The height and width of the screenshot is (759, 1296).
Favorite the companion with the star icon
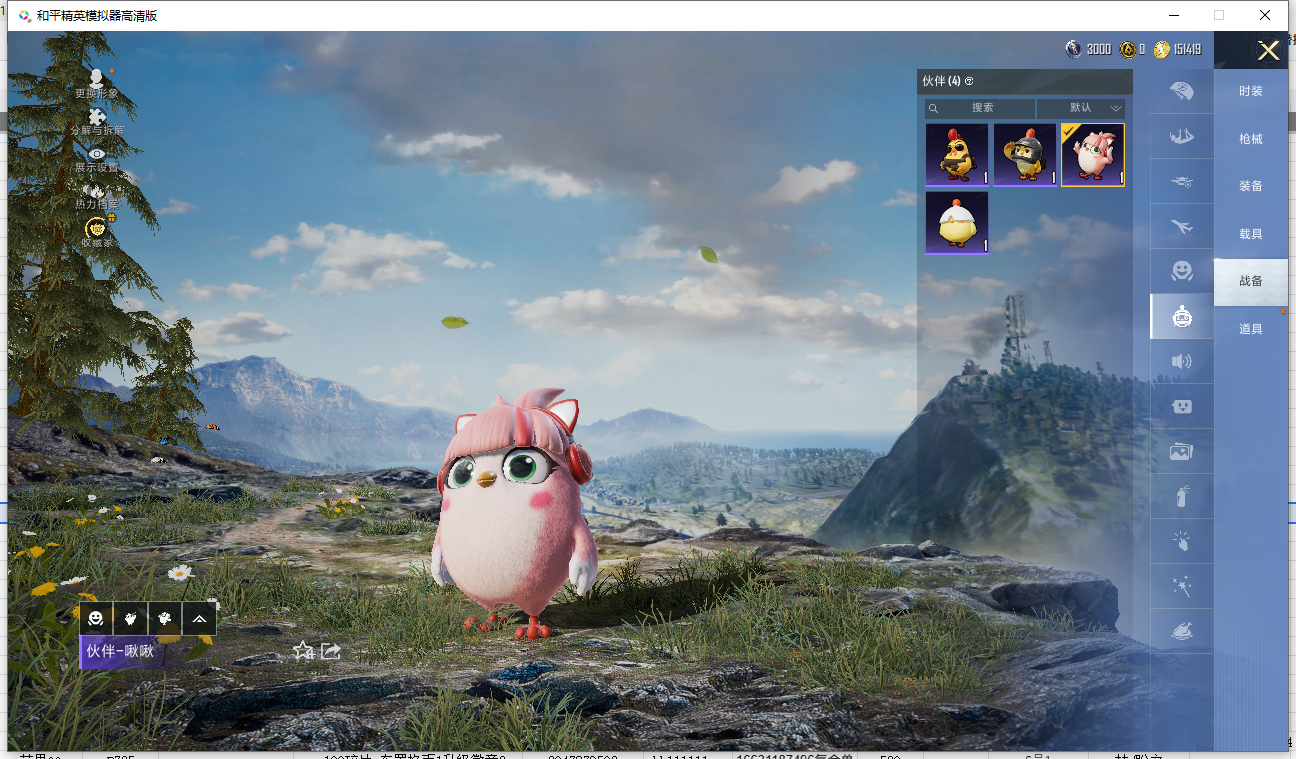303,651
